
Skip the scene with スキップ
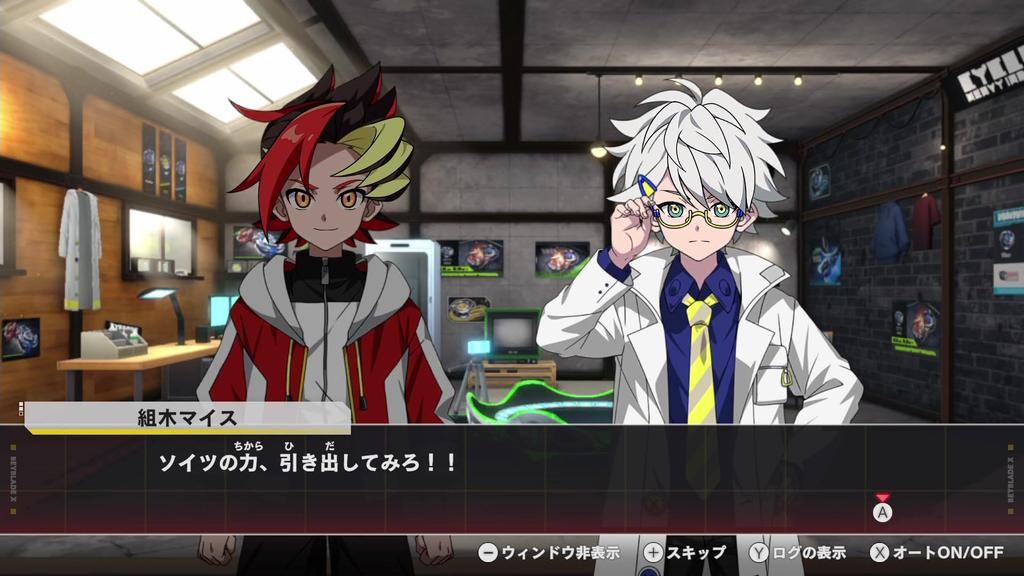(685, 552)
